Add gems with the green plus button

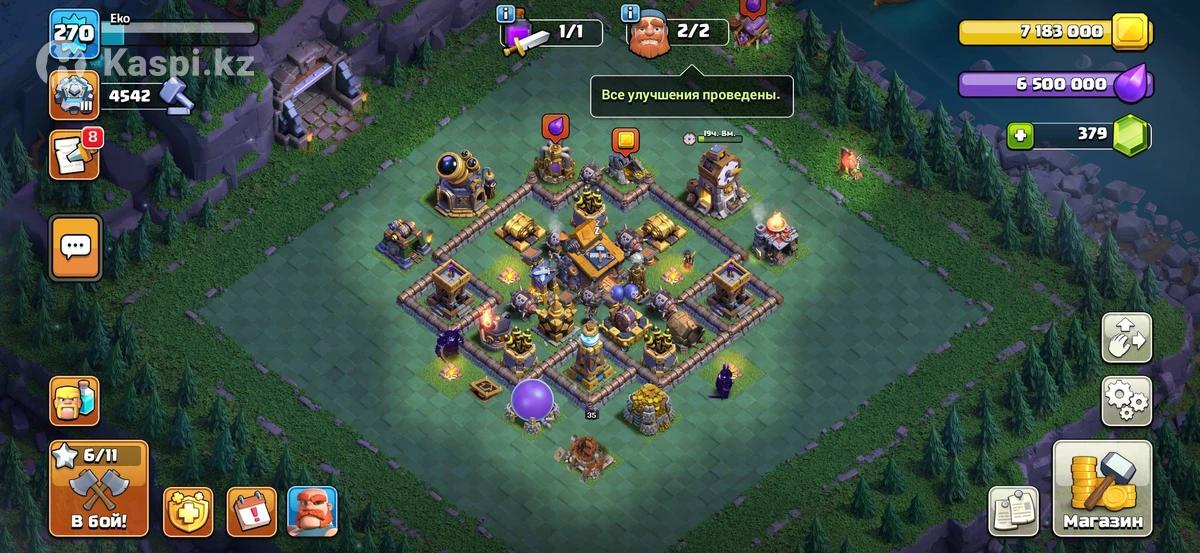pos(1020,135)
